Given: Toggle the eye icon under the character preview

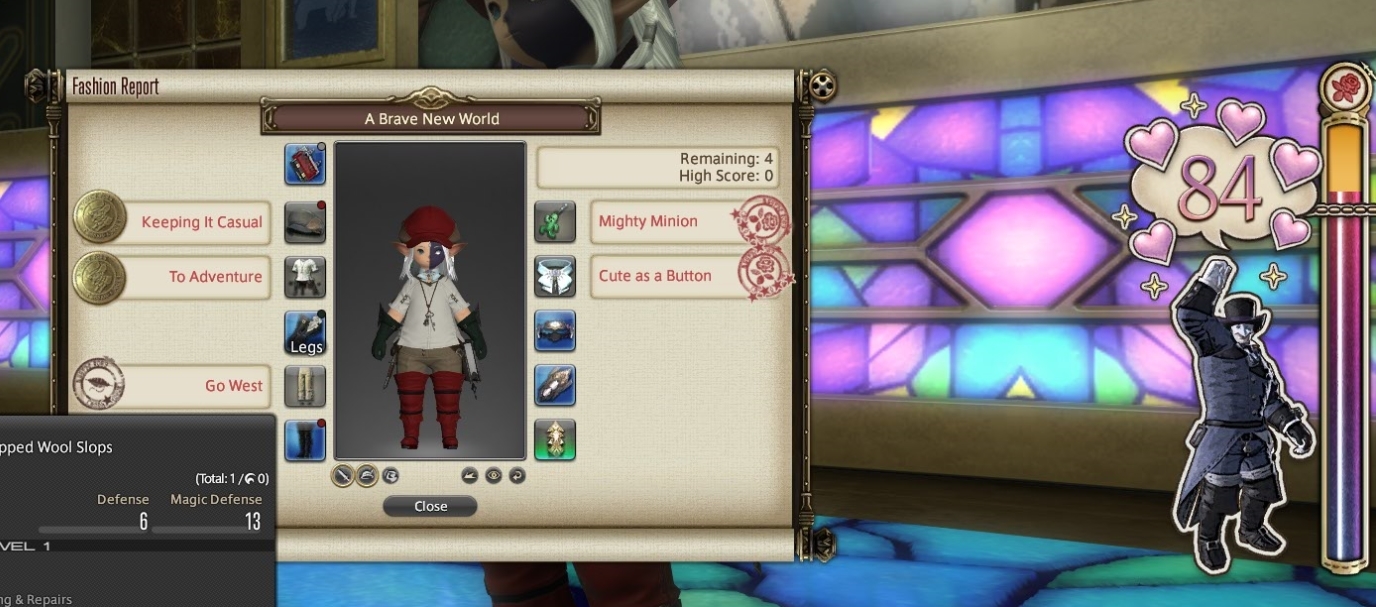Looking at the screenshot, I should [493, 476].
